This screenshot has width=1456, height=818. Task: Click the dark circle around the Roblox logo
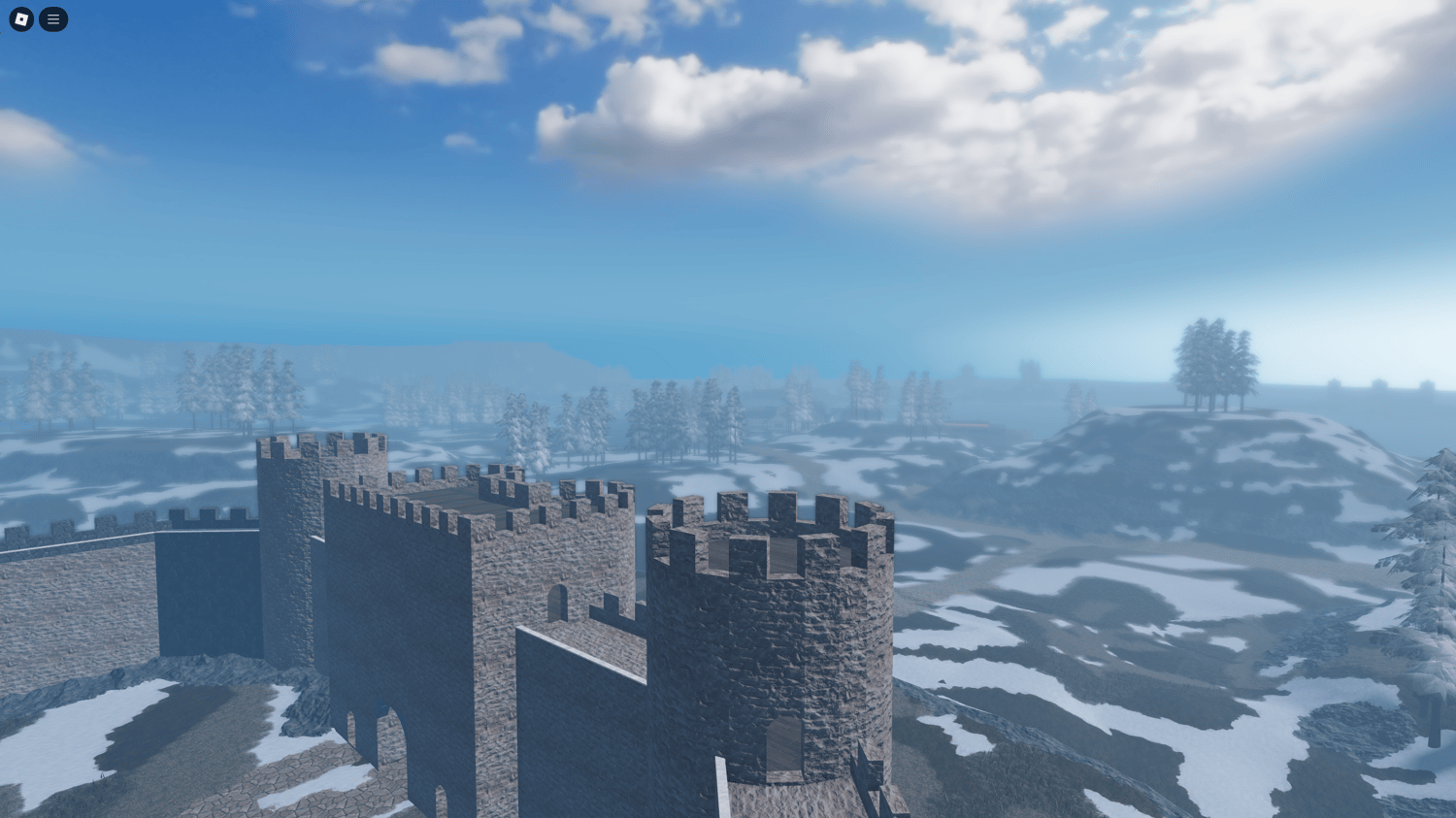[x=19, y=19]
